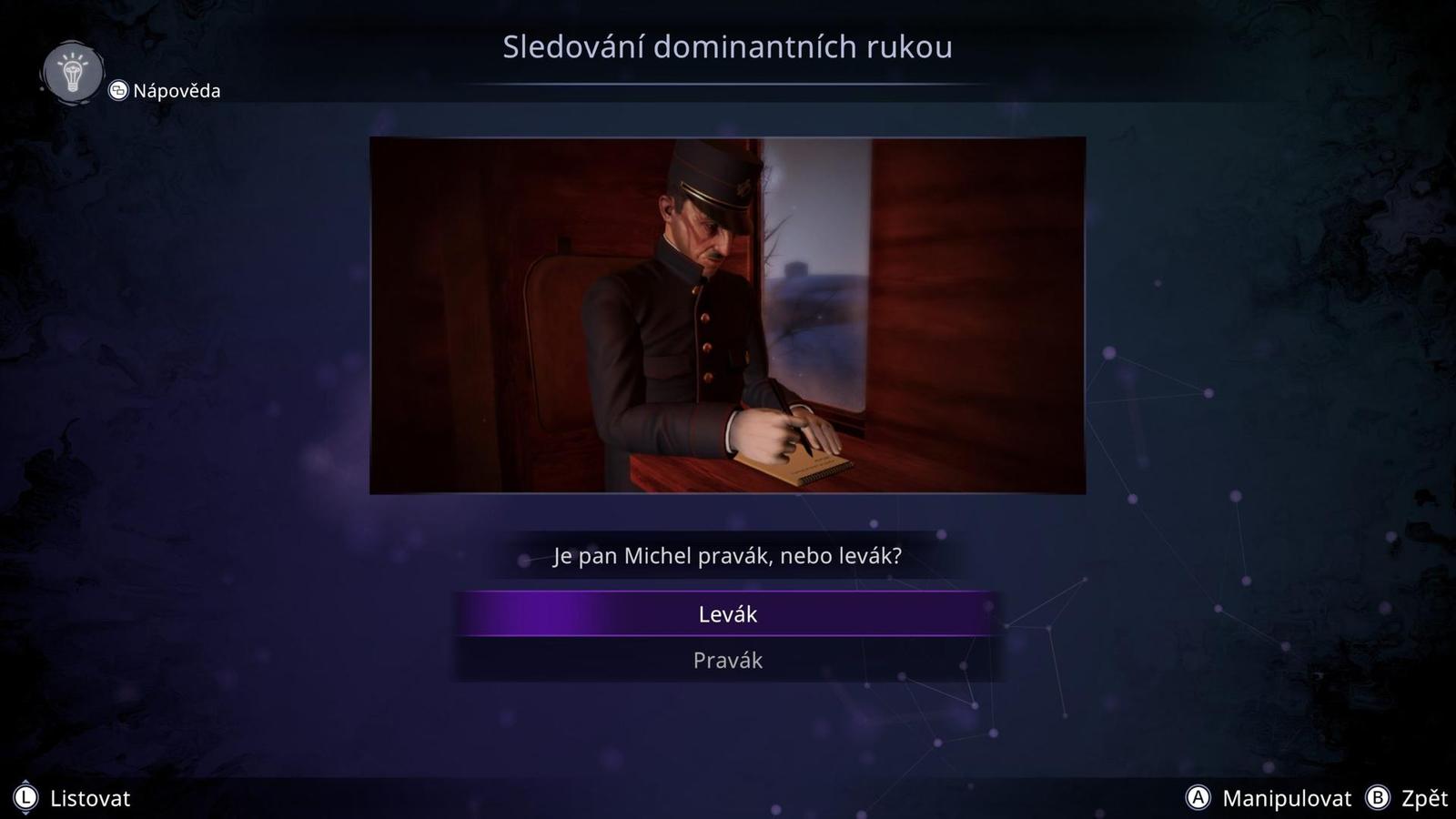Select the Pravák answer option
The width and height of the screenshot is (1456, 819).
click(x=727, y=661)
